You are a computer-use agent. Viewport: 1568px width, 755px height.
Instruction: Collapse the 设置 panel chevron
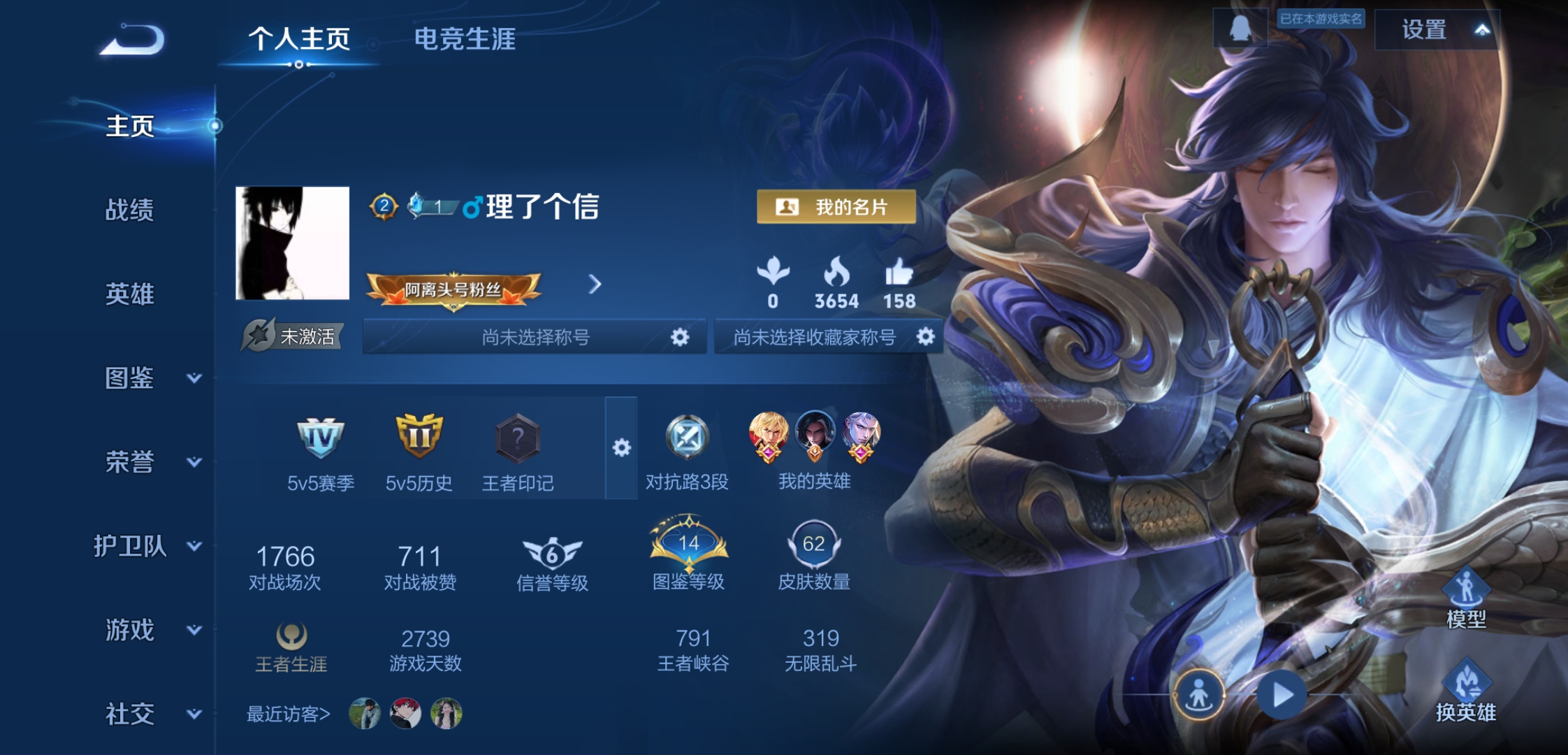tap(1483, 31)
